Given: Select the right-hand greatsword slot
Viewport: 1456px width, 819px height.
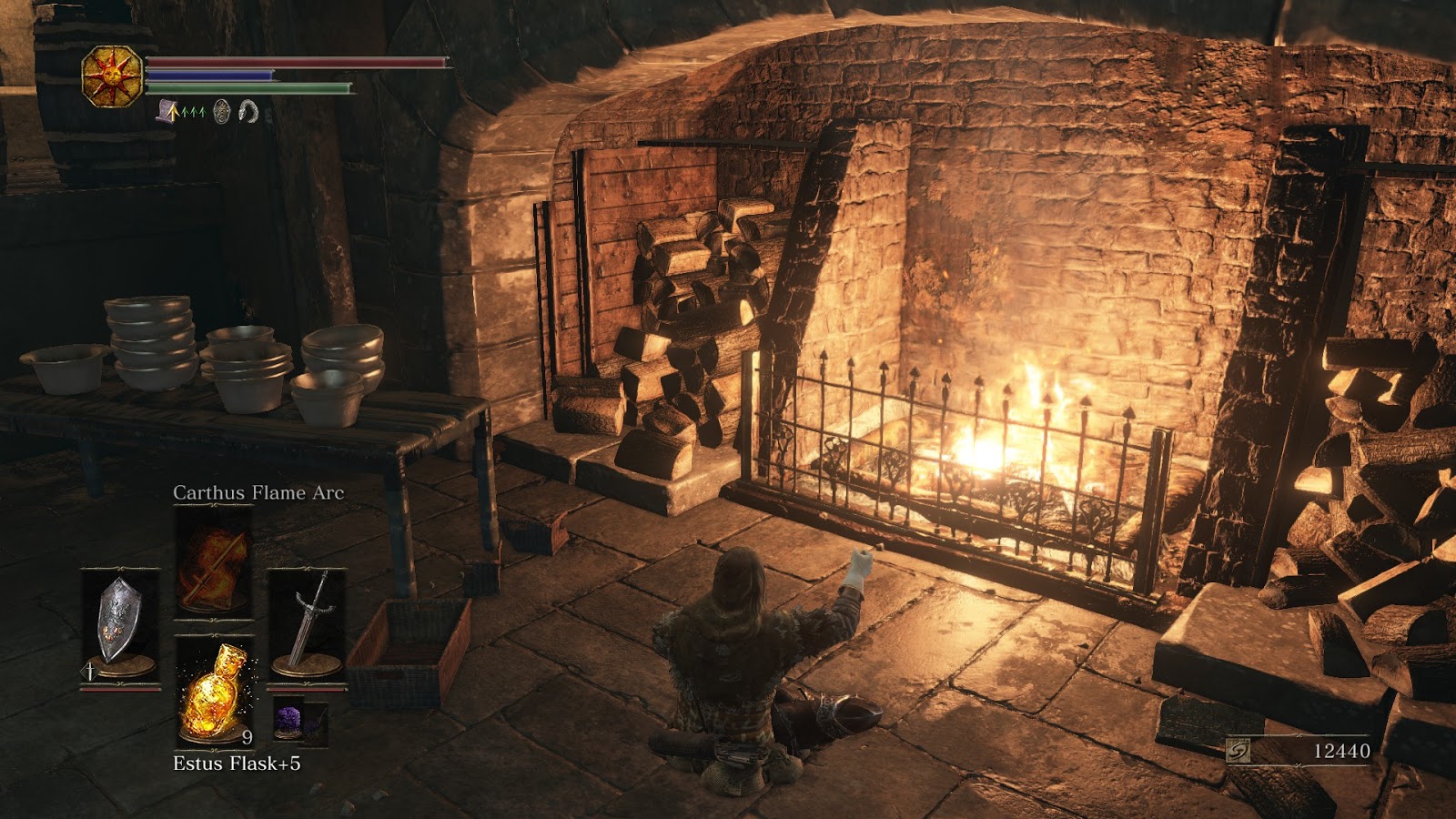Looking at the screenshot, I should coord(307,624).
